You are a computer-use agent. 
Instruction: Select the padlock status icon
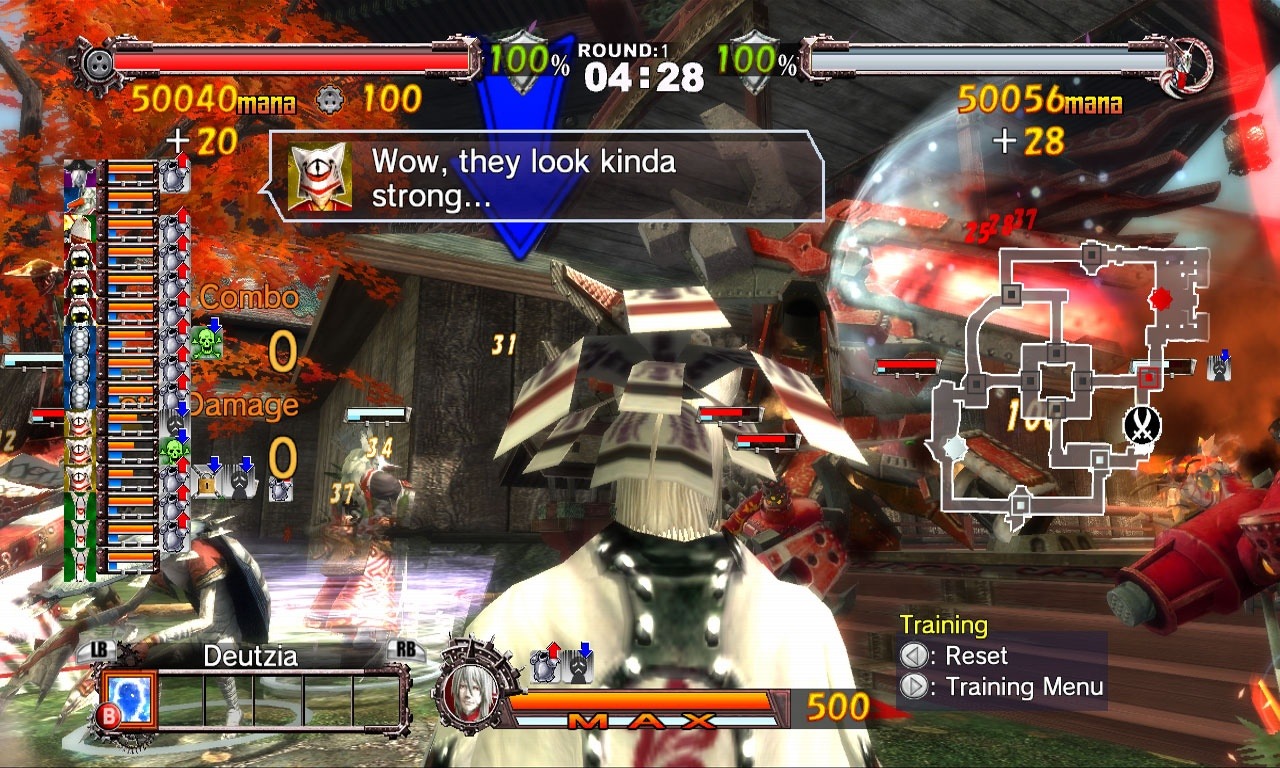coord(207,482)
